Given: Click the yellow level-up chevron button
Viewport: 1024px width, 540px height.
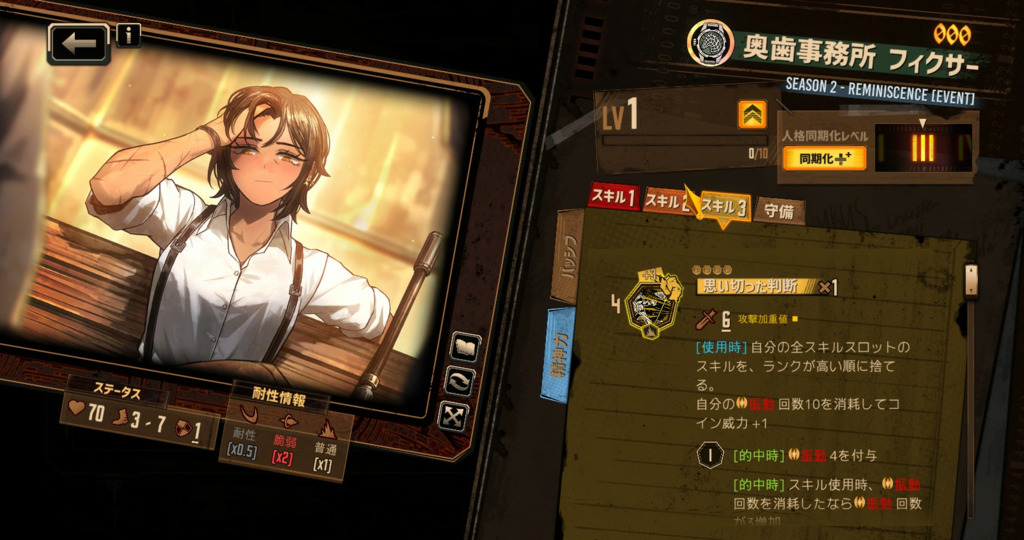Looking at the screenshot, I should tap(752, 115).
